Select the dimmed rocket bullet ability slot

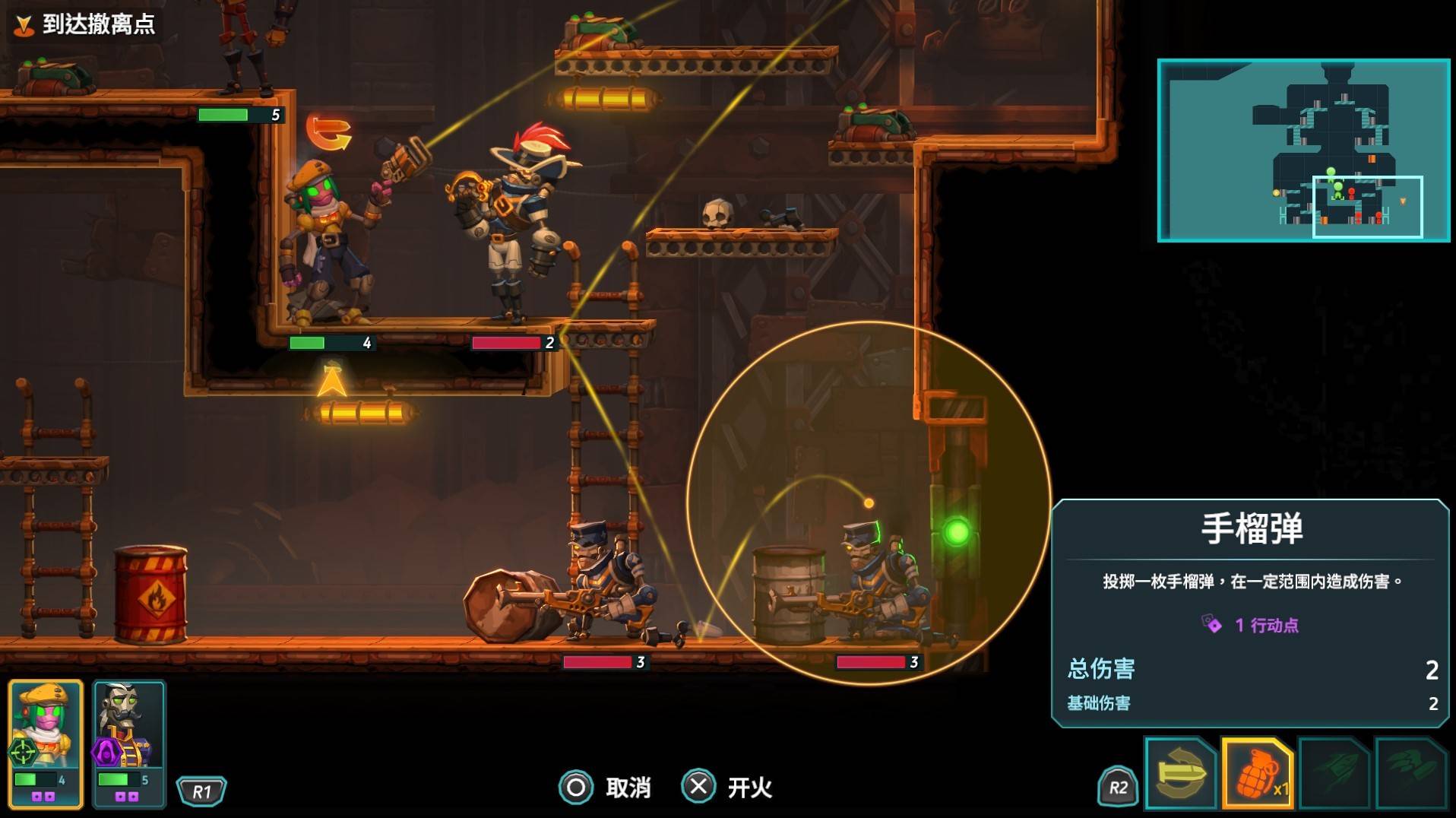pos(1334,772)
